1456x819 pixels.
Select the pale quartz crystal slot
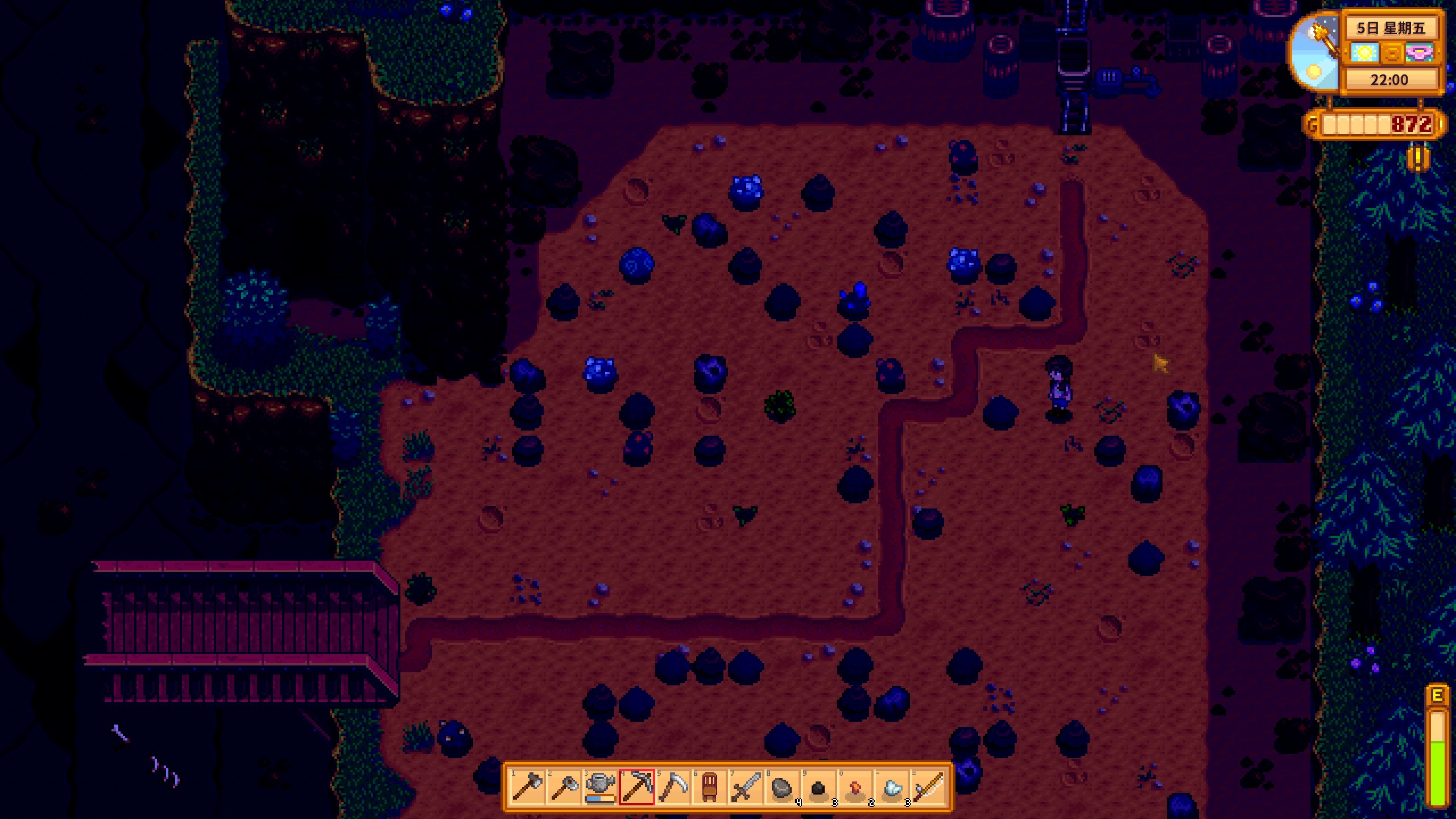[891, 787]
